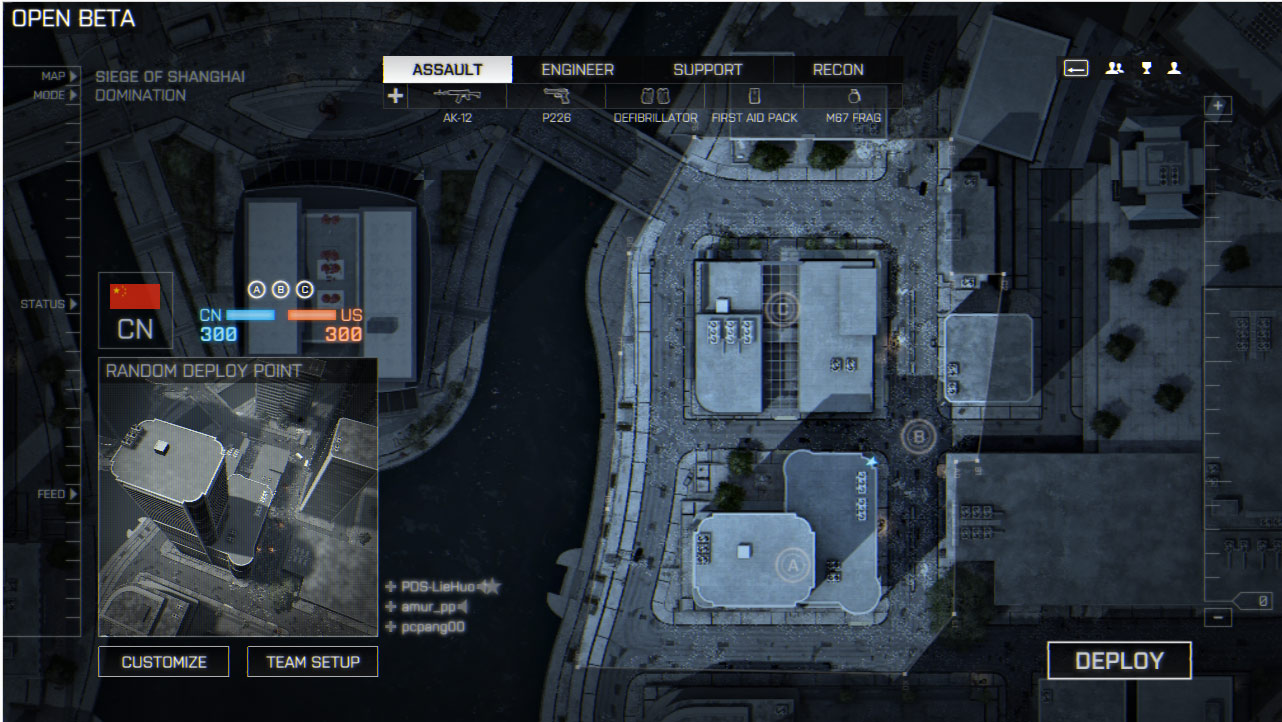Viewport: 1282px width, 722px height.
Task: Expand the loadout with the plus button
Action: point(396,96)
